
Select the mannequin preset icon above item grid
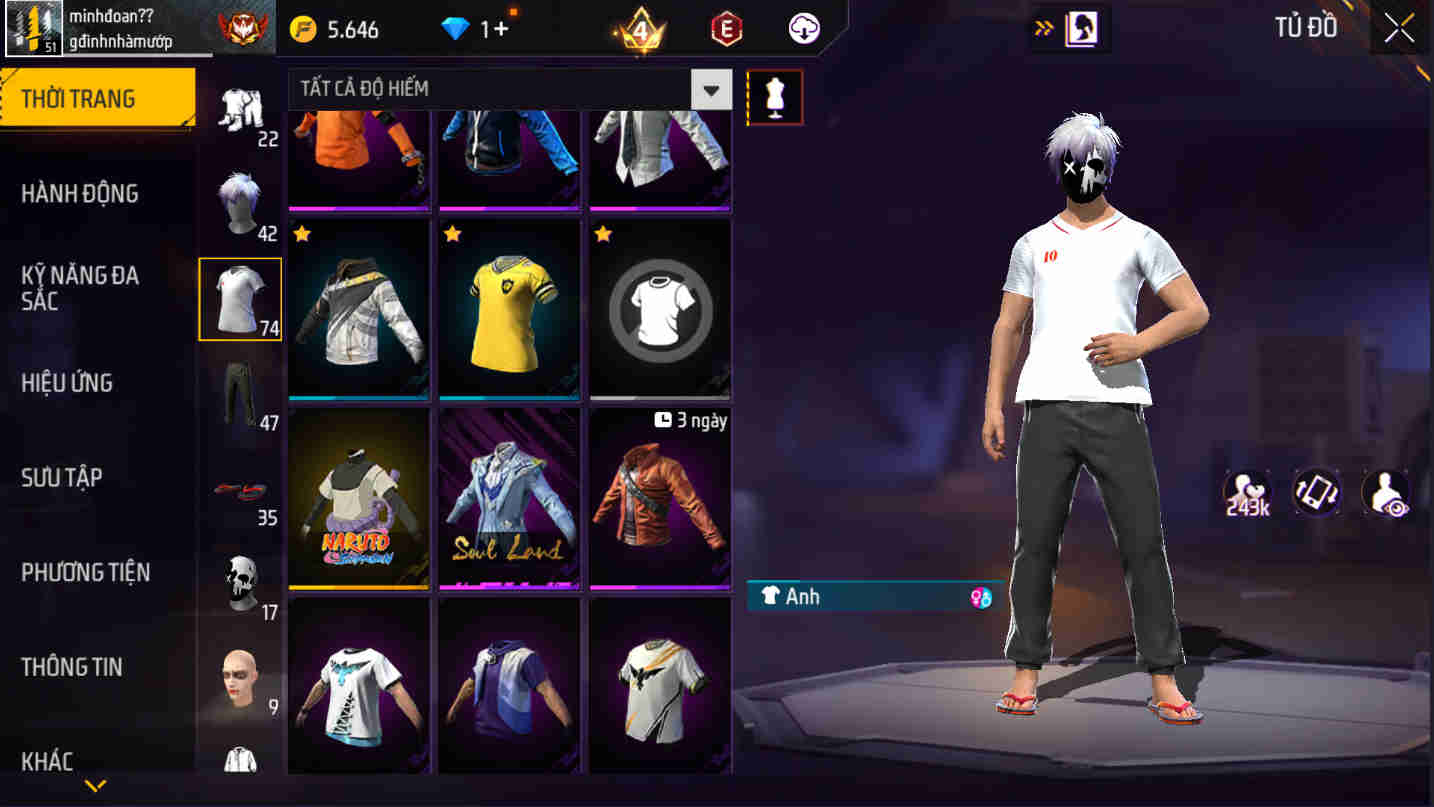pyautogui.click(x=775, y=96)
